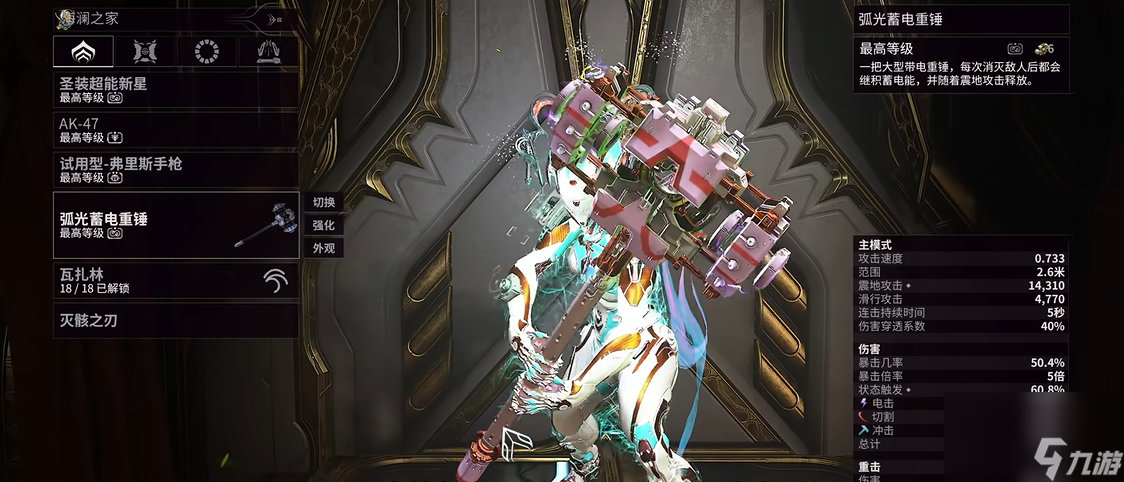Open the 外观 appearance button
Image resolution: width=1124 pixels, height=482 pixels.
323,248
